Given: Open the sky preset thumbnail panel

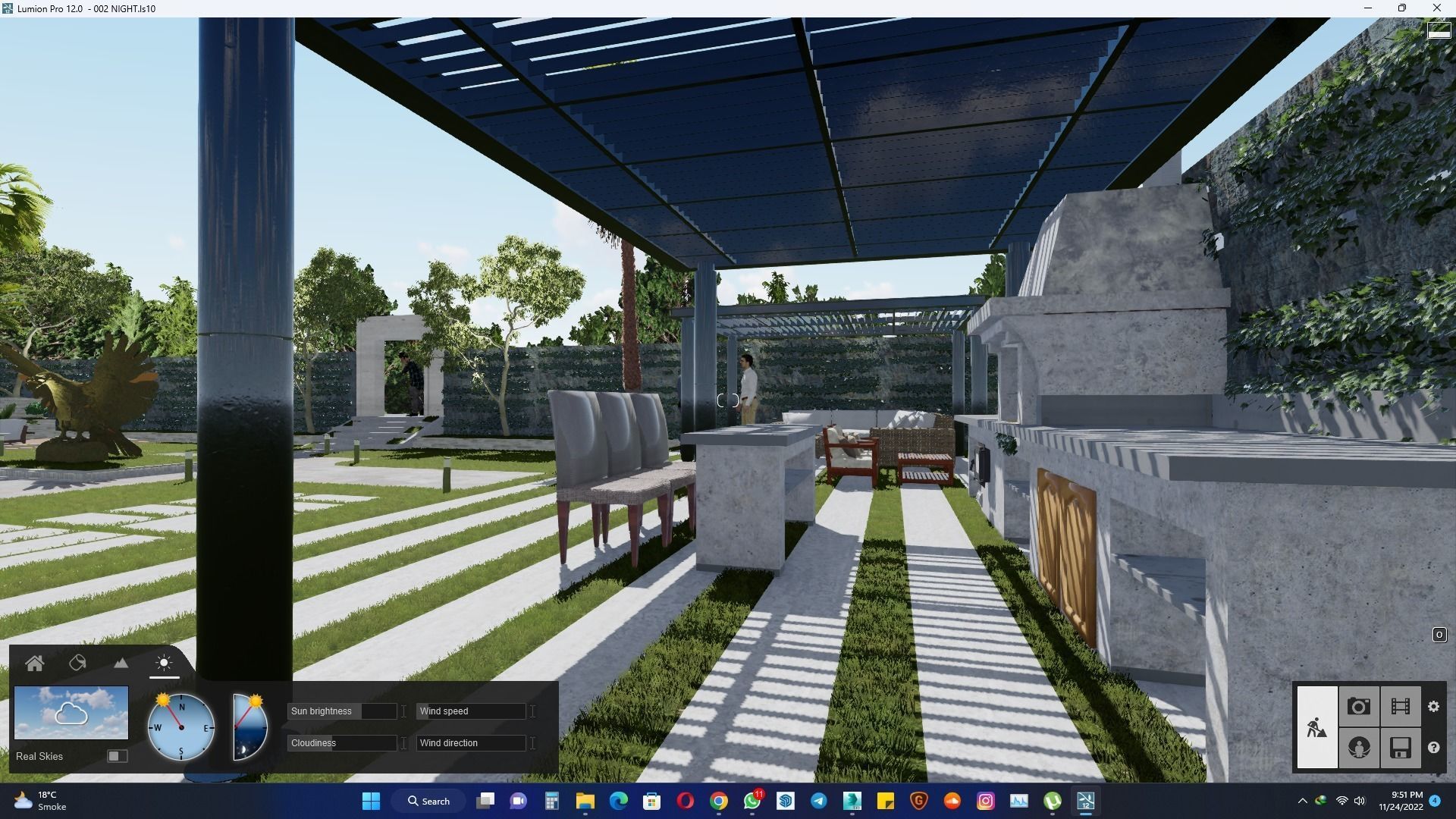Looking at the screenshot, I should (x=71, y=713).
